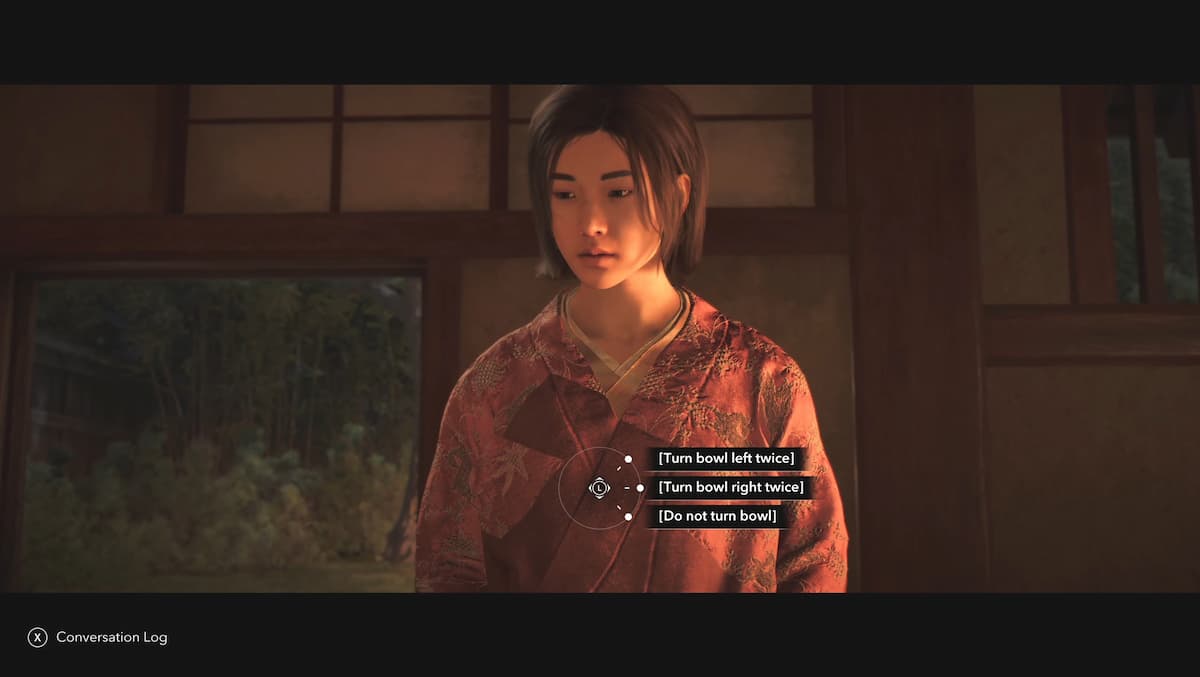The width and height of the screenshot is (1200, 677).
Task: Open the Conversation Log
Action: tap(98, 637)
